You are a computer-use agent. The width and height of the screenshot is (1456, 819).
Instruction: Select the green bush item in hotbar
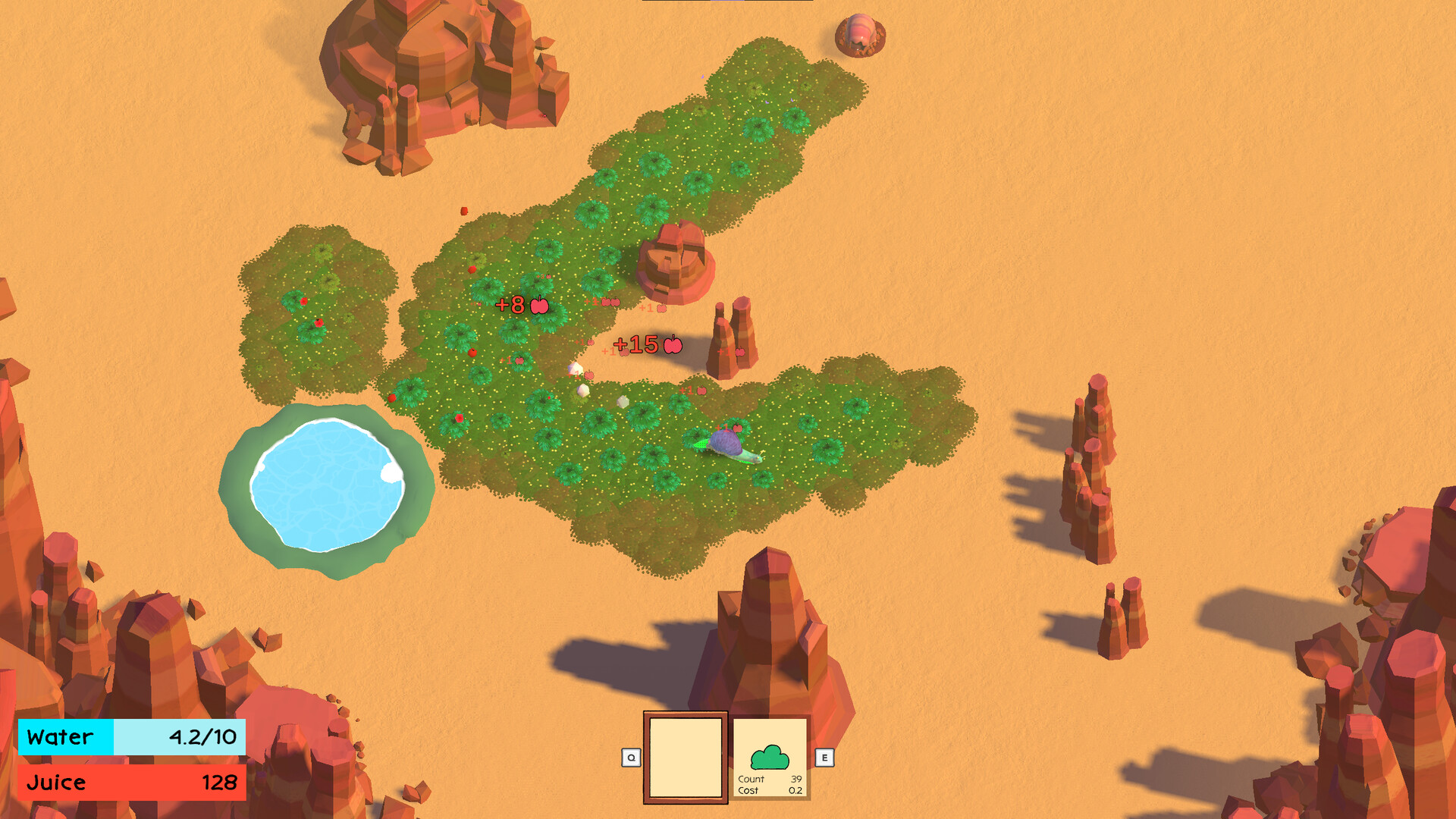point(772,758)
